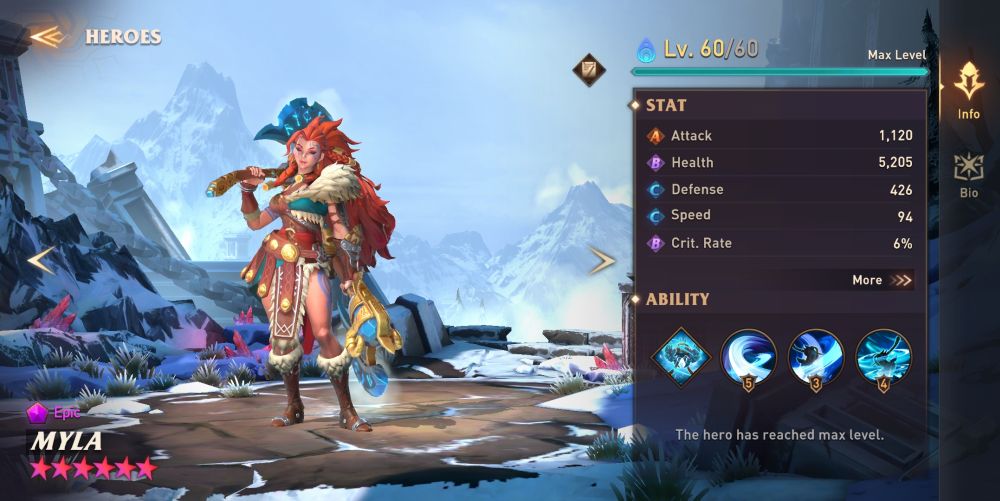View the previous hero

[x=41, y=261]
